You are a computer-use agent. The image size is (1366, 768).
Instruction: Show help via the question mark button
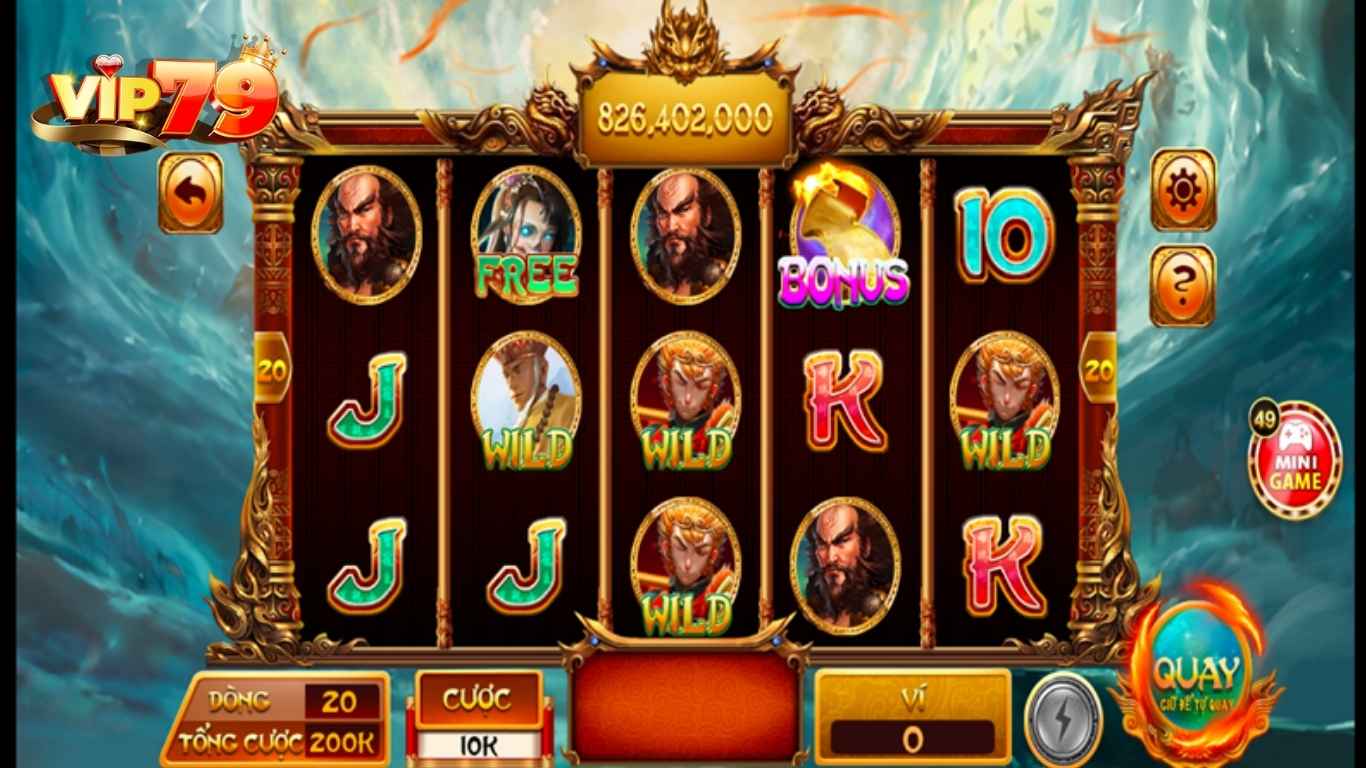pos(1183,285)
